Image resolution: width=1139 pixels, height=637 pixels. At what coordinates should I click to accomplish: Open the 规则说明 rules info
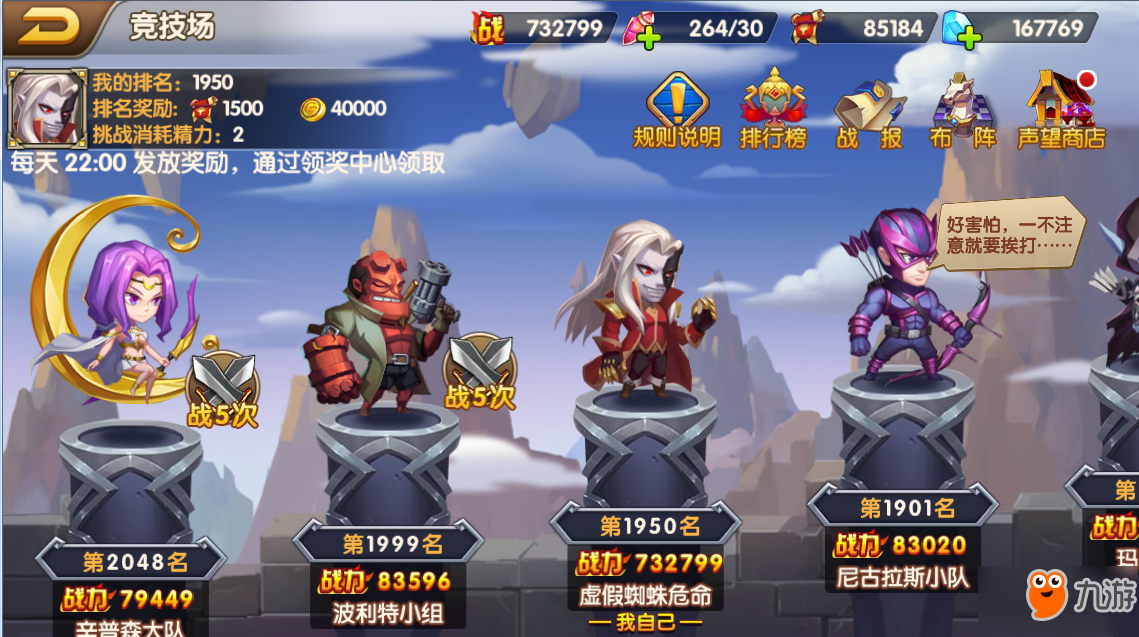click(677, 110)
